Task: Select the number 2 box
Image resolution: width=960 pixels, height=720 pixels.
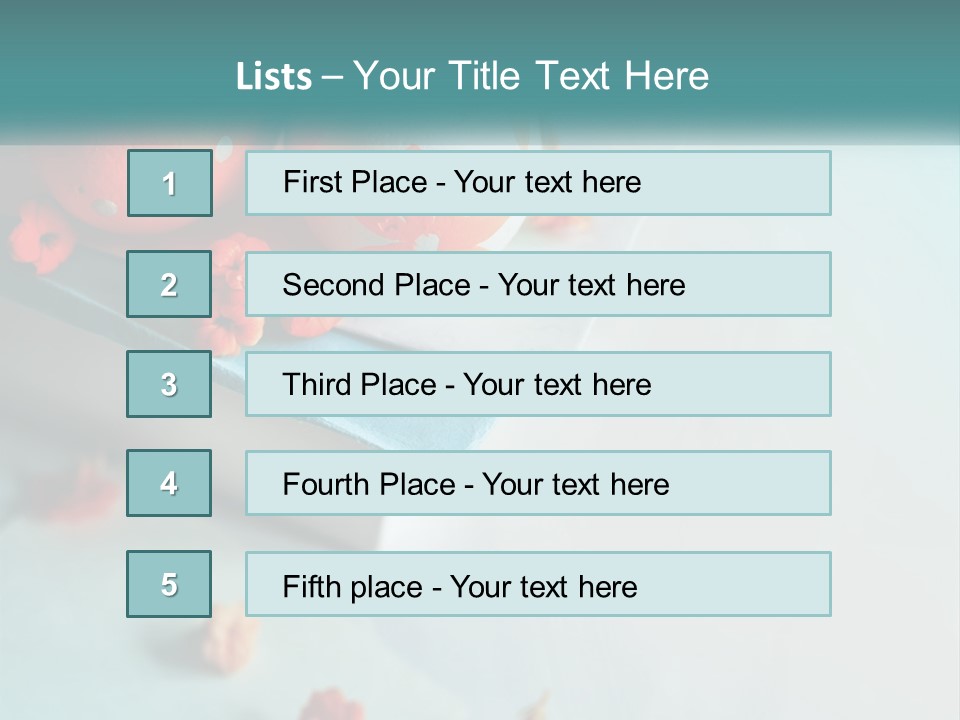Action: click(170, 284)
